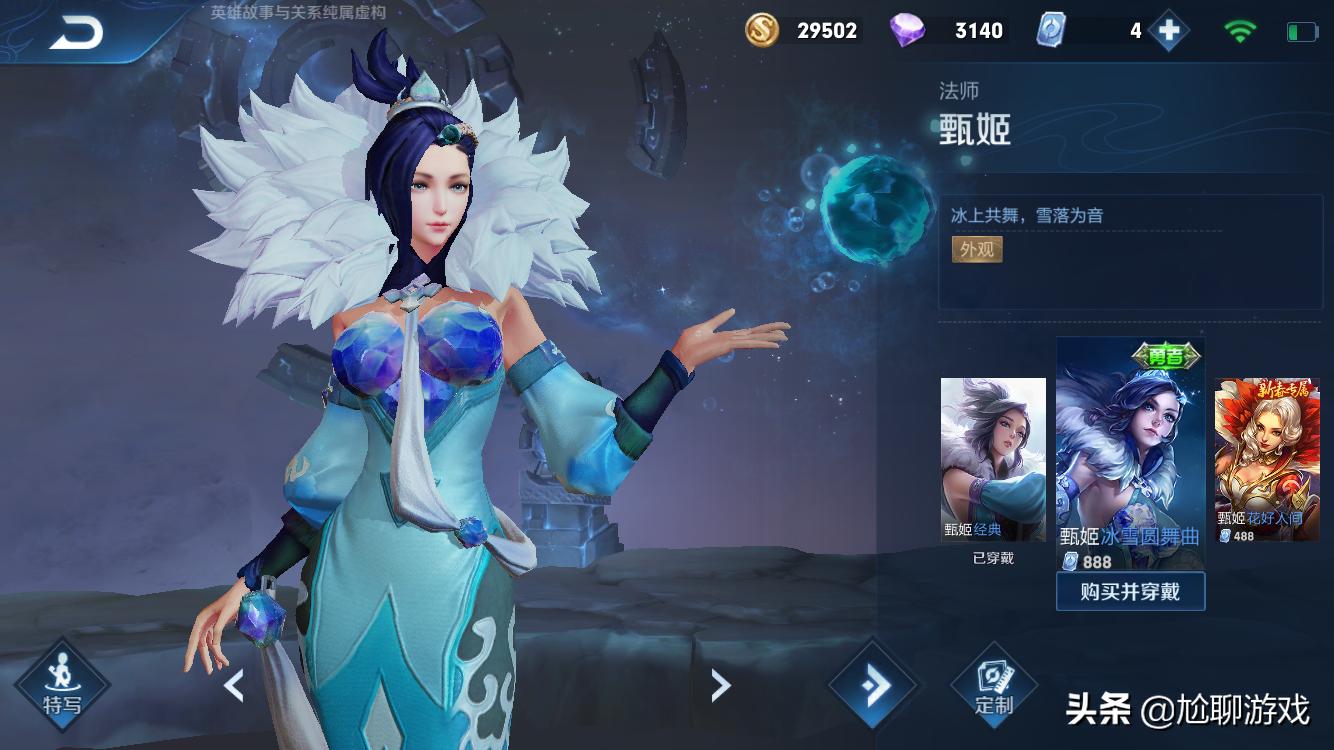1334x750 pixels.
Task: Open the 特写 close-up view
Action: (x=62, y=685)
